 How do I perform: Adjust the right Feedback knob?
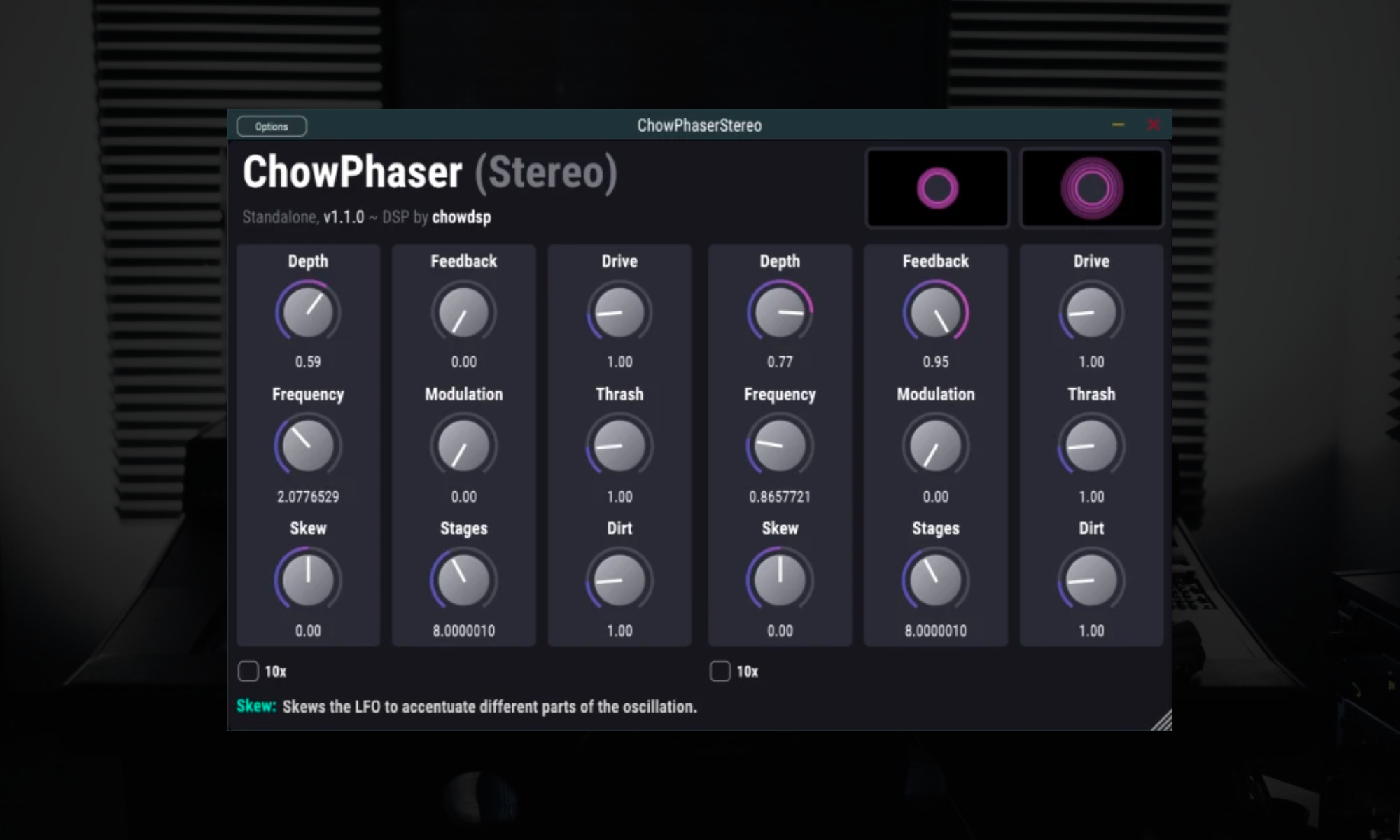click(x=936, y=314)
